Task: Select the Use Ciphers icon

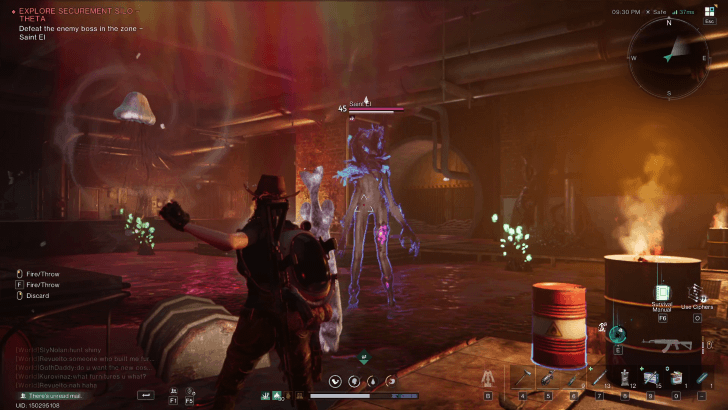Action: point(697,294)
